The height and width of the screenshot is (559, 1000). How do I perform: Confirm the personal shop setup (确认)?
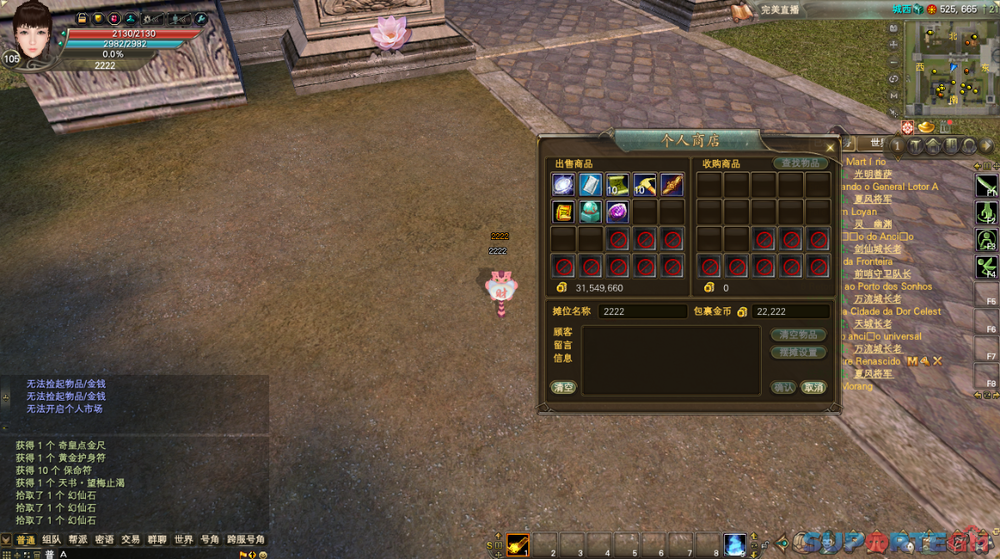click(x=784, y=387)
